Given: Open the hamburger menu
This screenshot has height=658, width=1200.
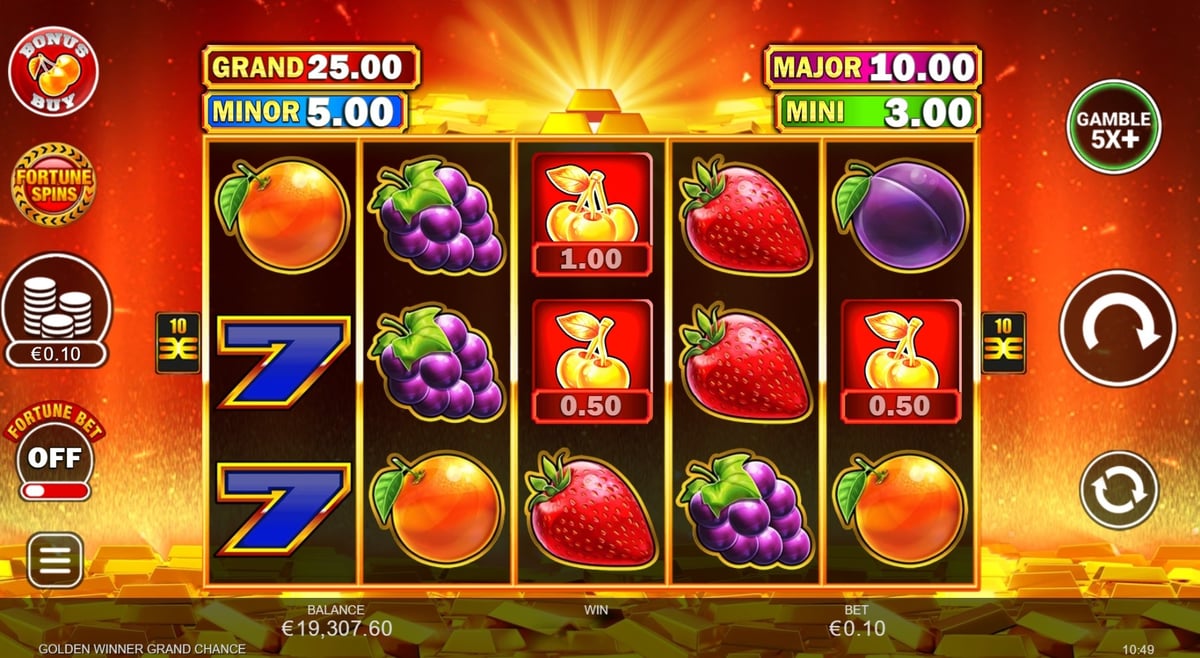Looking at the screenshot, I should [55, 559].
